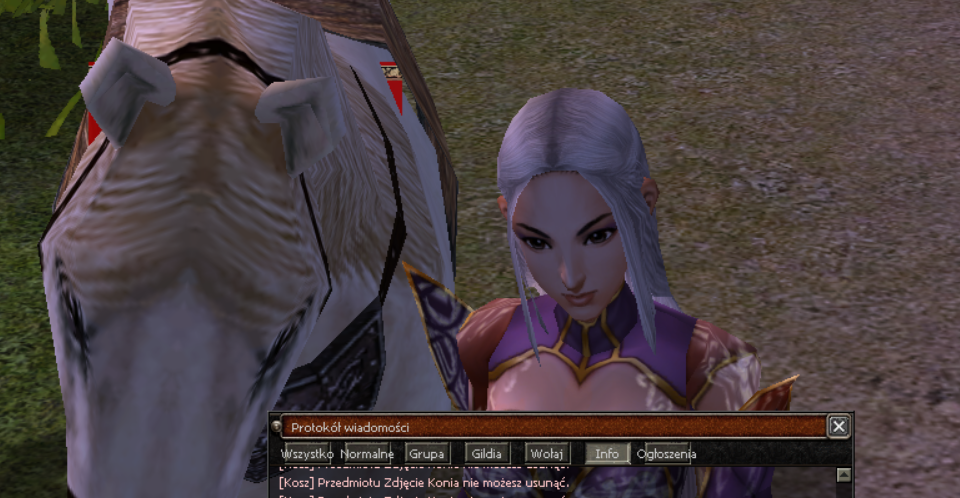Close the Protokół wiadomości window

tap(839, 427)
